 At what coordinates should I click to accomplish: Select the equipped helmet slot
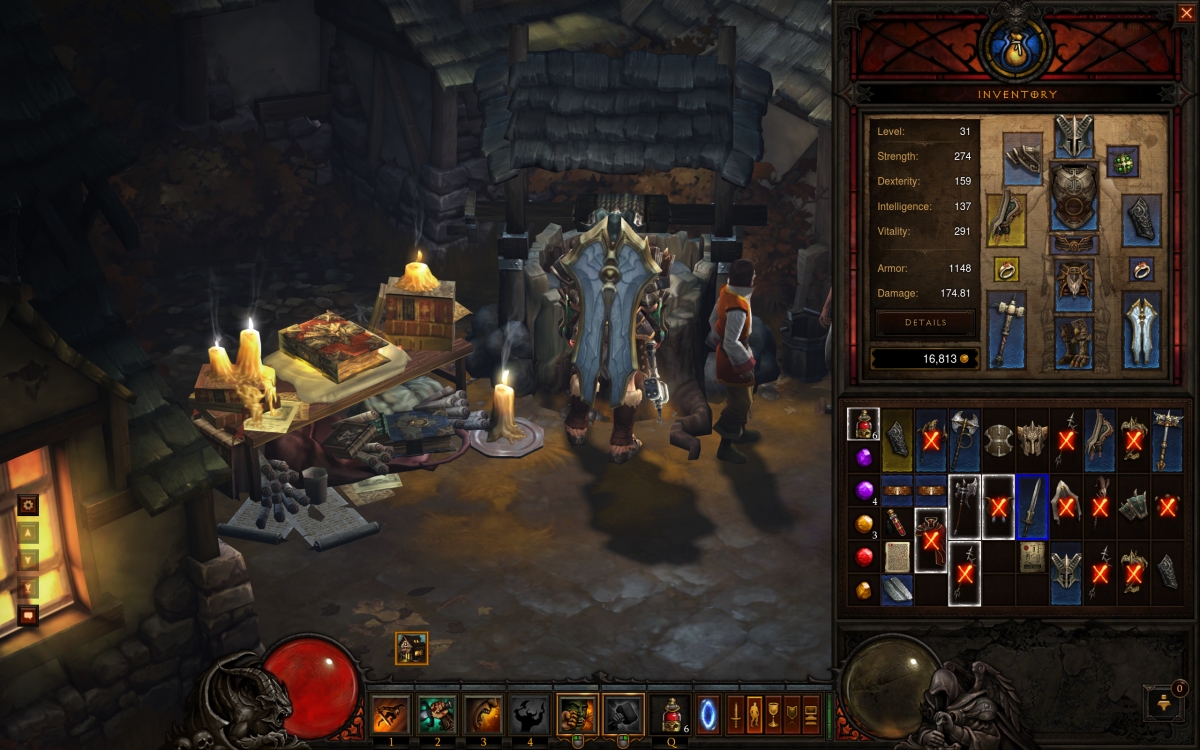[1073, 136]
